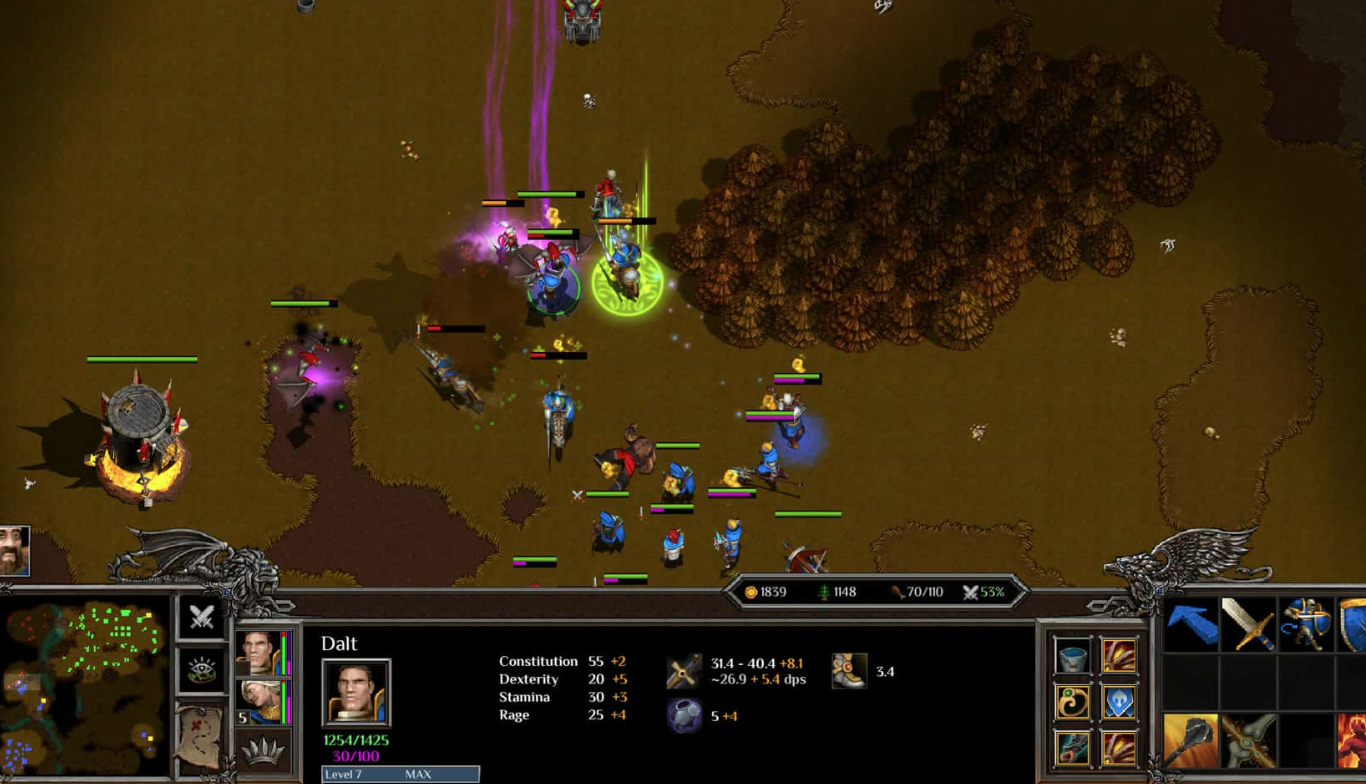This screenshot has height=784, width=1366.
Task: Choose the sword attack command
Action: pyautogui.click(x=1248, y=625)
